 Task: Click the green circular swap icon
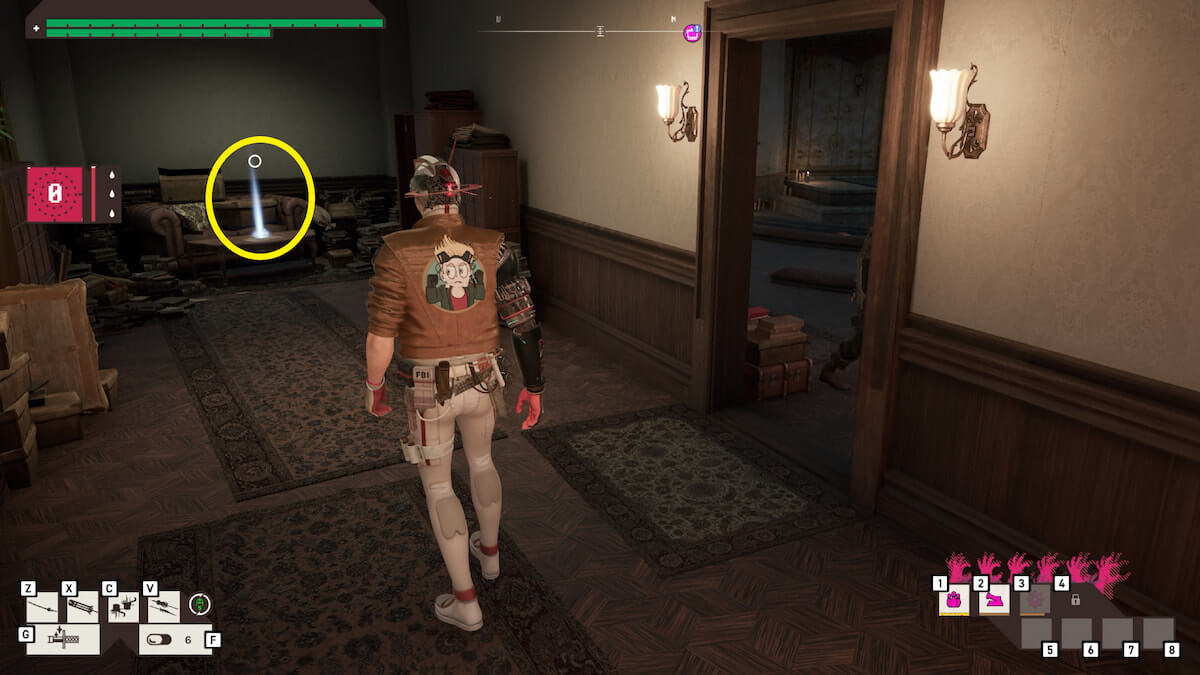coord(200,604)
